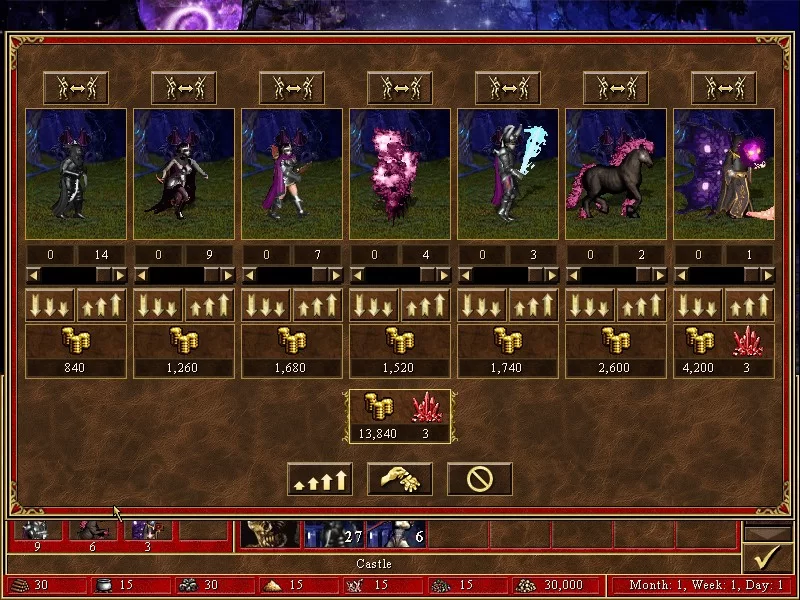Decrease the 1,520 gold creature slider's left arrow
800x600 pixels.
[x=356, y=275]
